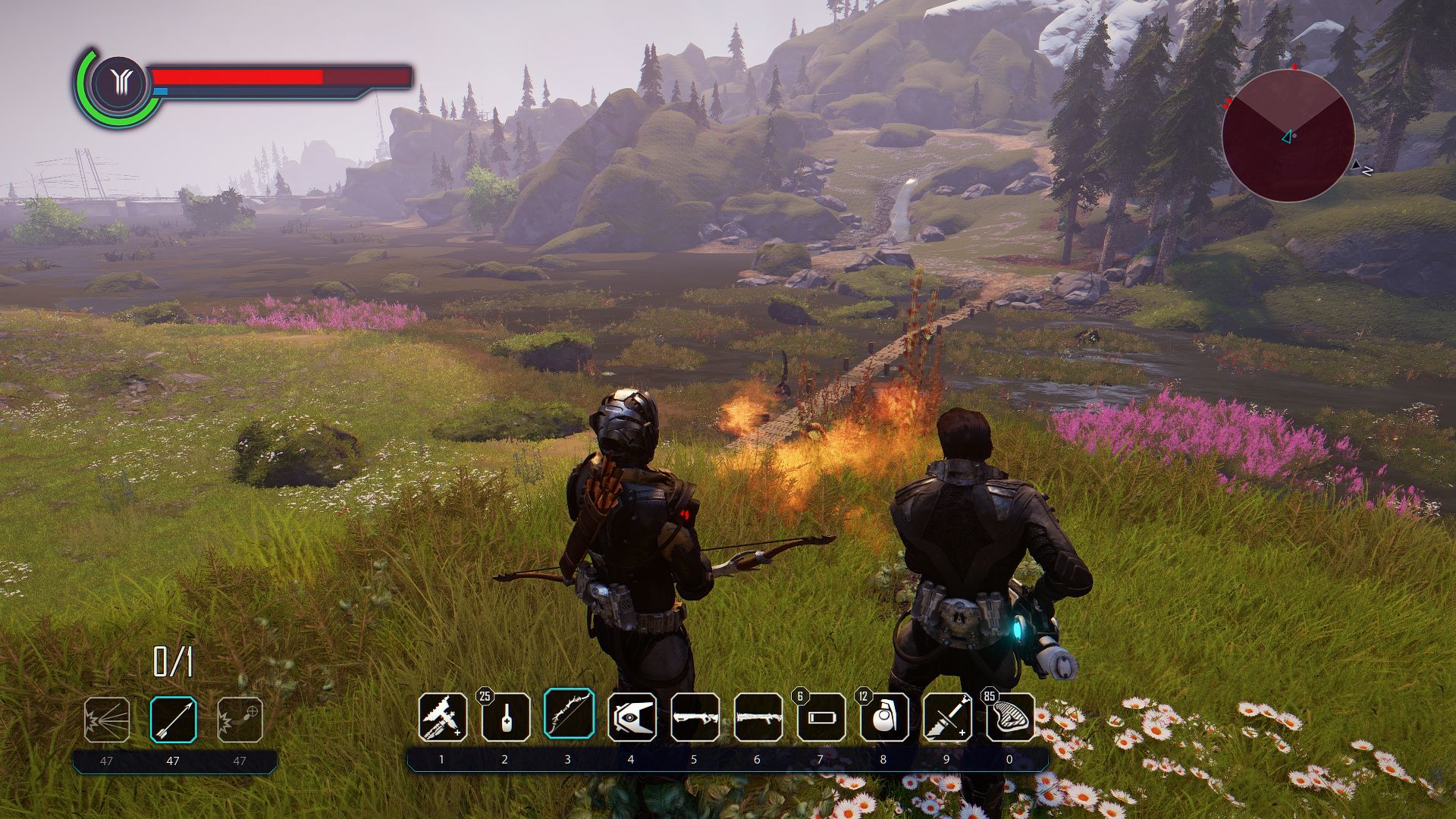Viewport: 1456px width, 819px height.
Task: Select the standard arrow ammo type
Action: (x=173, y=719)
